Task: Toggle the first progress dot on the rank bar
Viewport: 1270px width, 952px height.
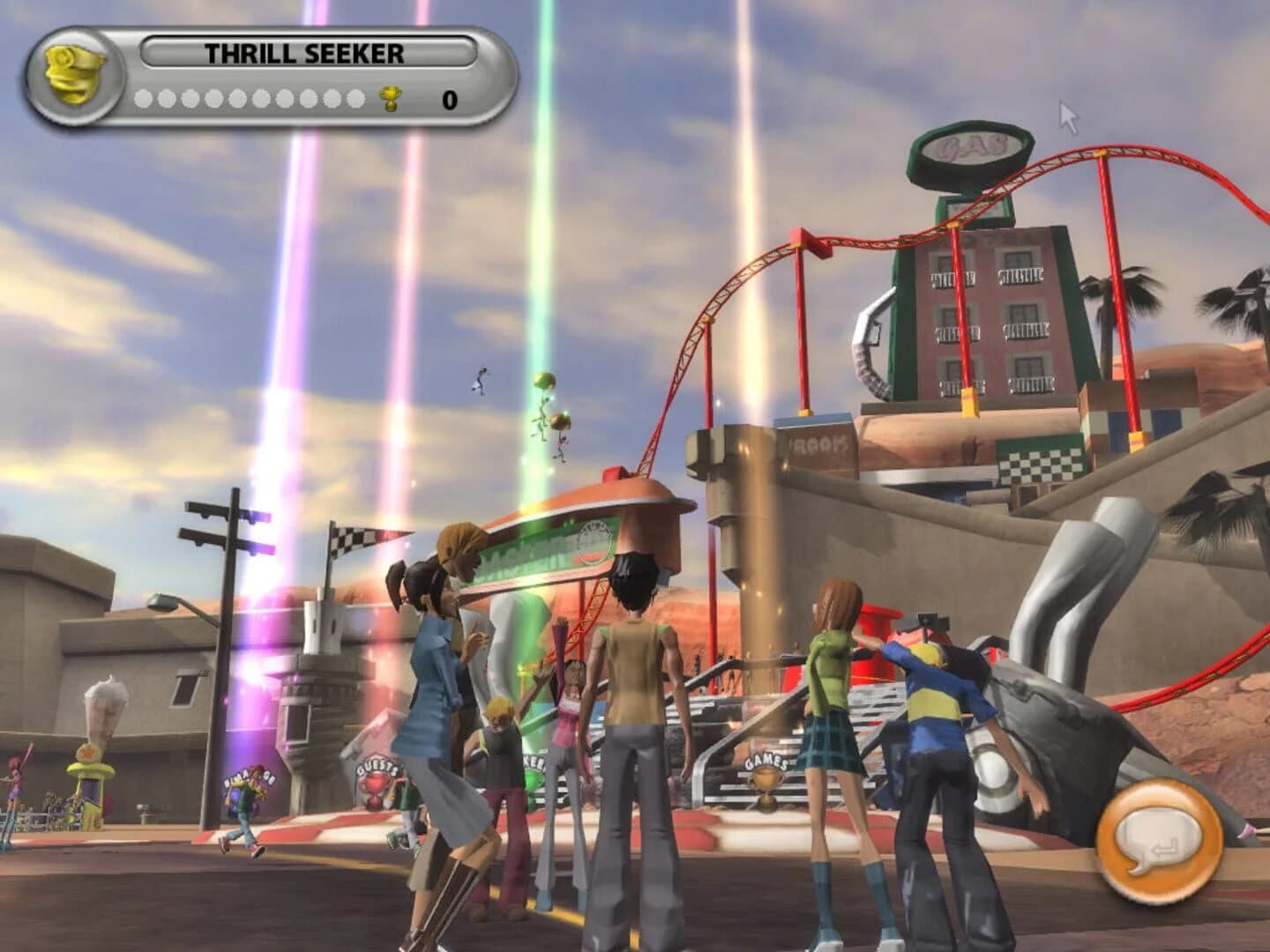Action: (x=145, y=97)
